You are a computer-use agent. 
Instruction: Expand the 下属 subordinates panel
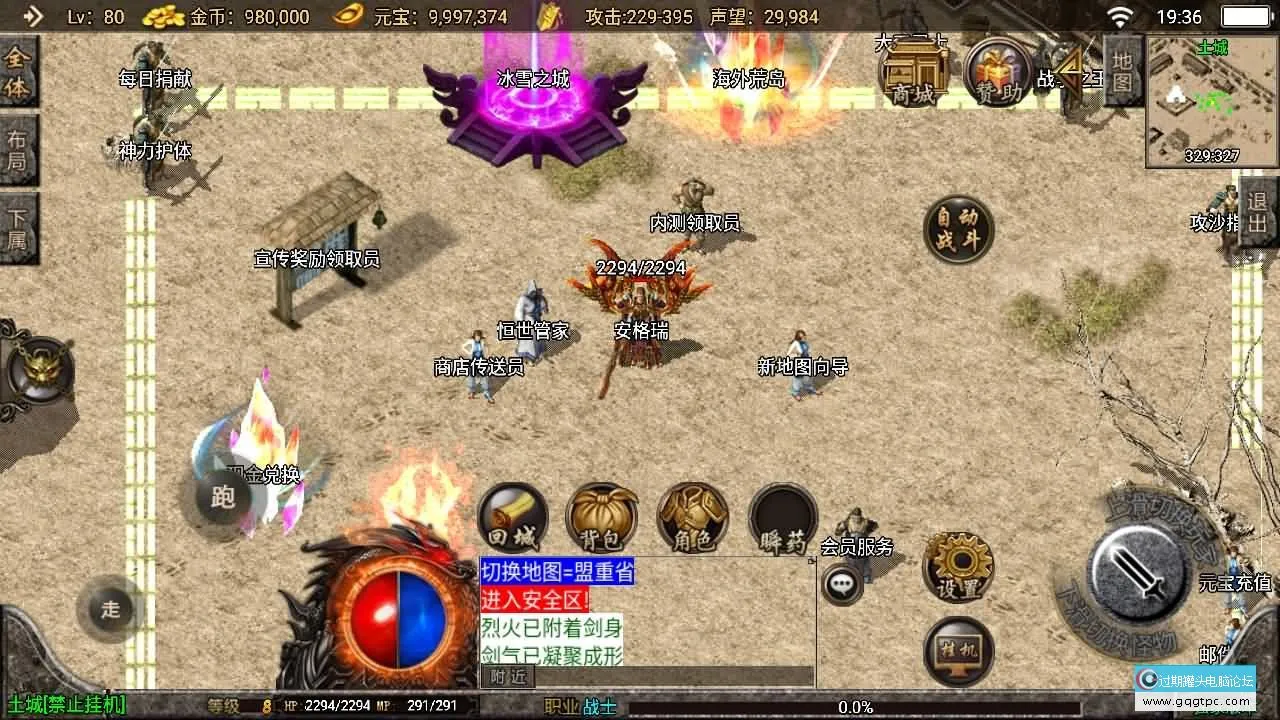click(20, 225)
